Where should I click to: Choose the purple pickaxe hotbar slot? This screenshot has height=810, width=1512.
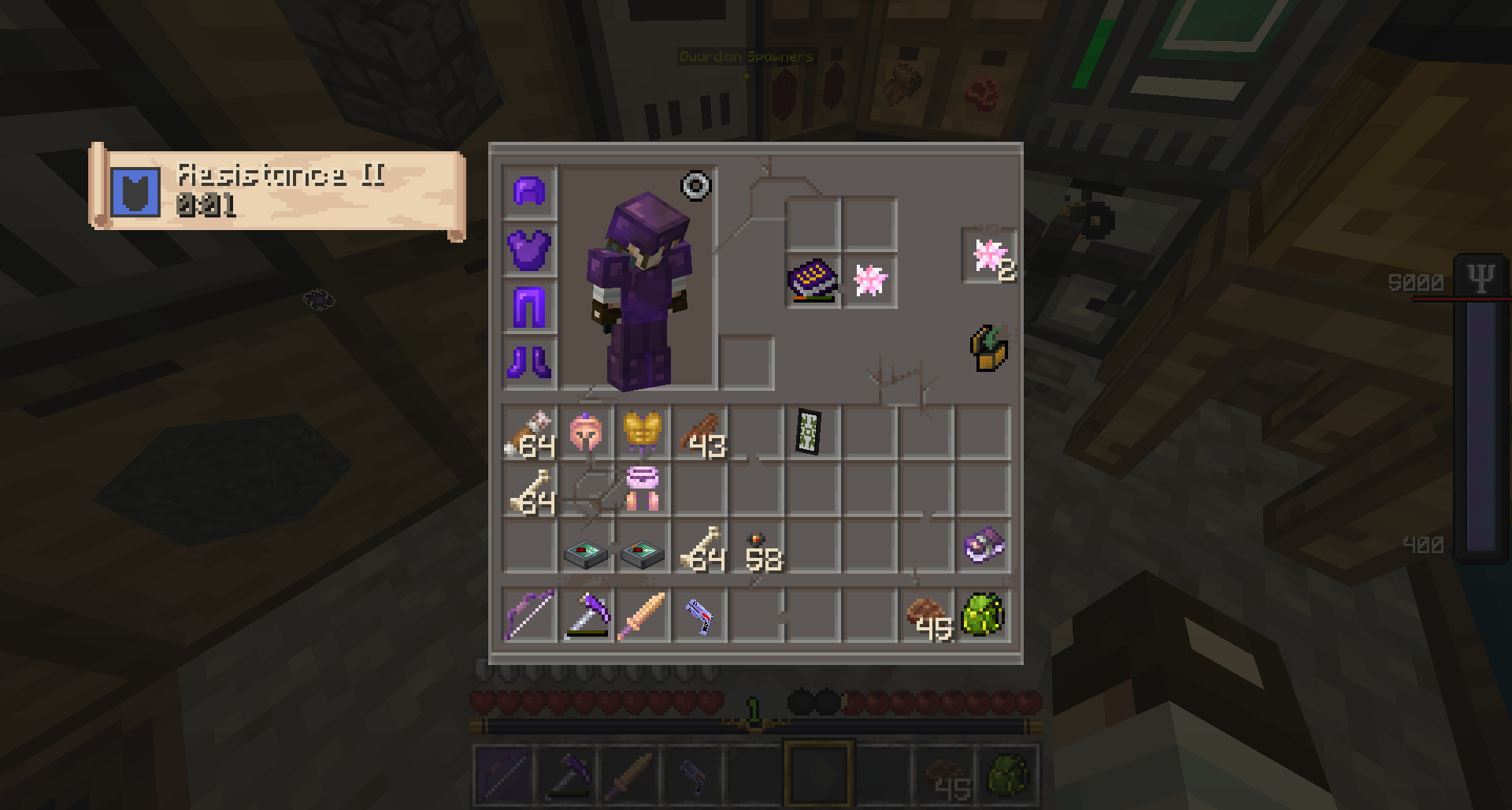[586, 615]
